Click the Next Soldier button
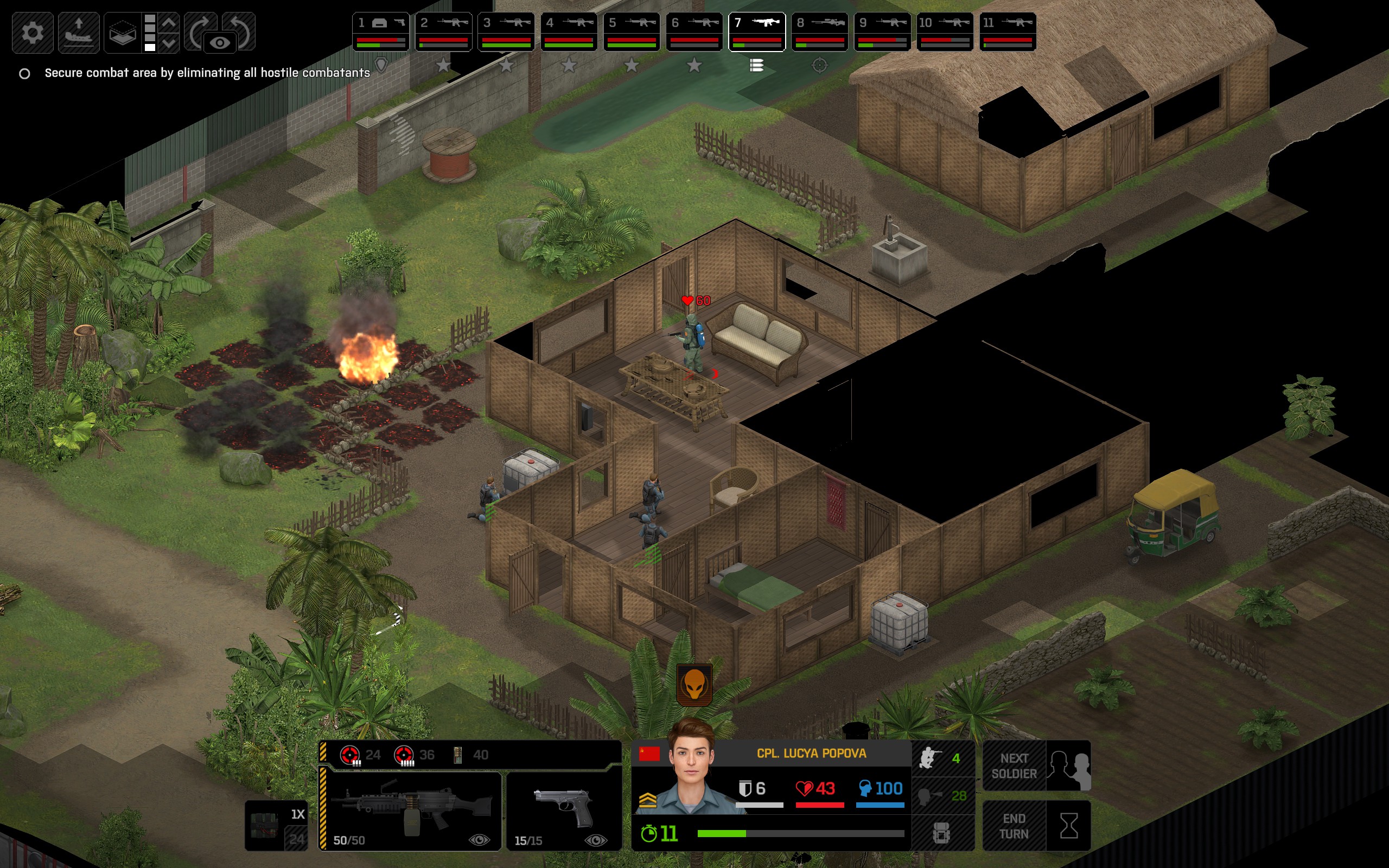The height and width of the screenshot is (868, 1389). pyautogui.click(x=1036, y=766)
